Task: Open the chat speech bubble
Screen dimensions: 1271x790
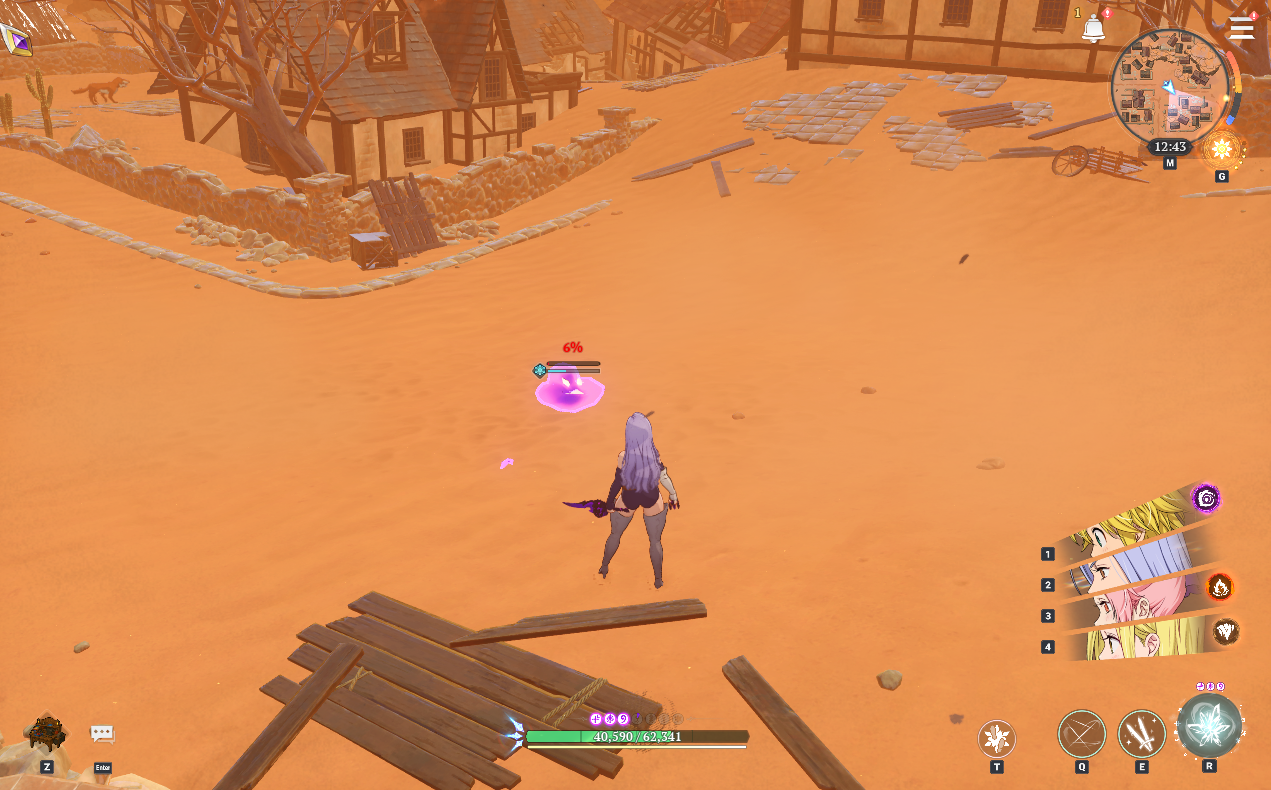Action: click(x=102, y=734)
